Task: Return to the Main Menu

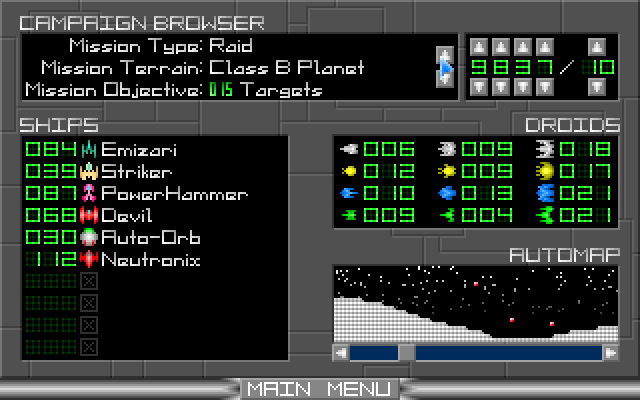Action: (319, 389)
